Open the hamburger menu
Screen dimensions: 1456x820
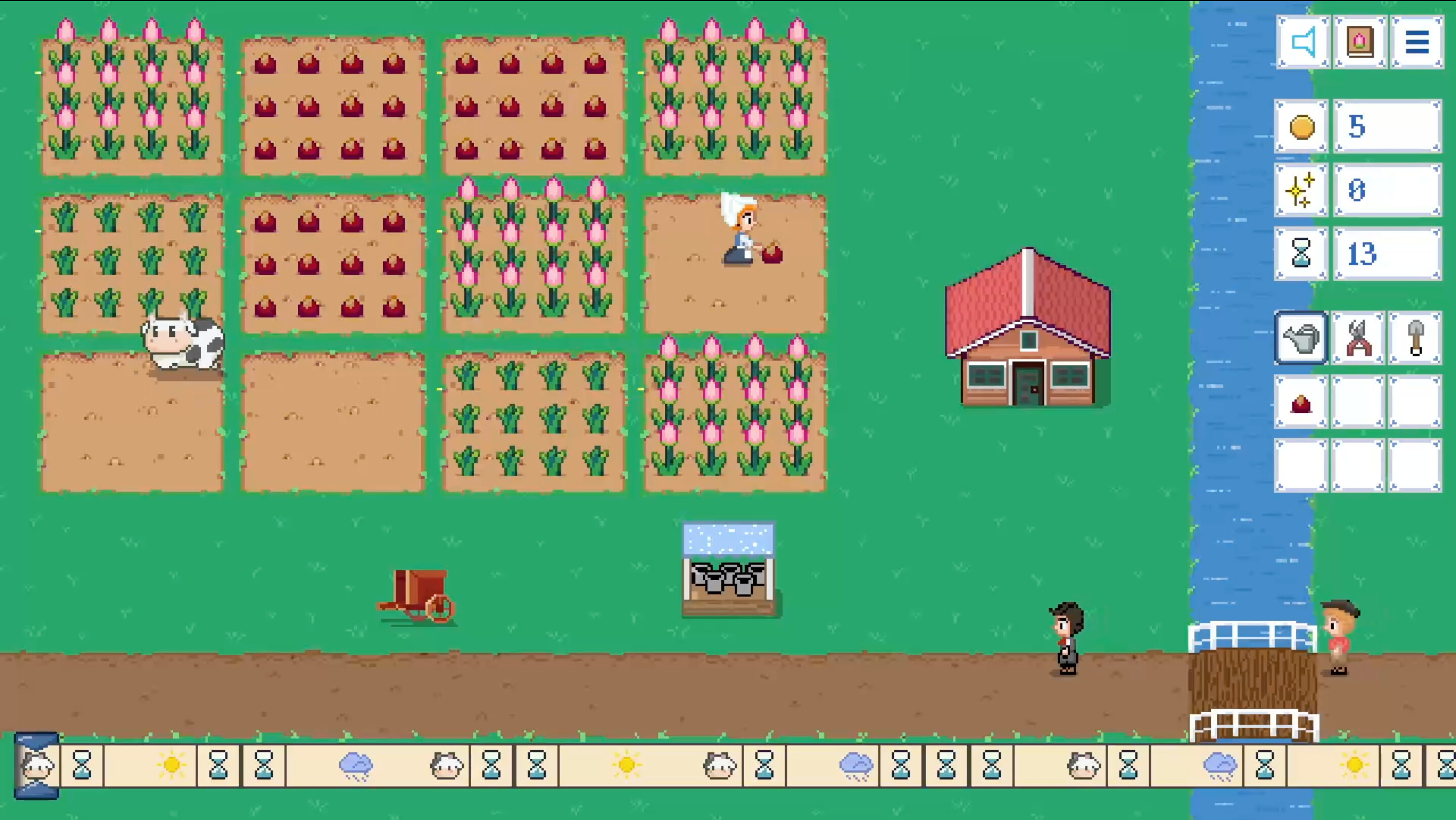click(x=1417, y=41)
